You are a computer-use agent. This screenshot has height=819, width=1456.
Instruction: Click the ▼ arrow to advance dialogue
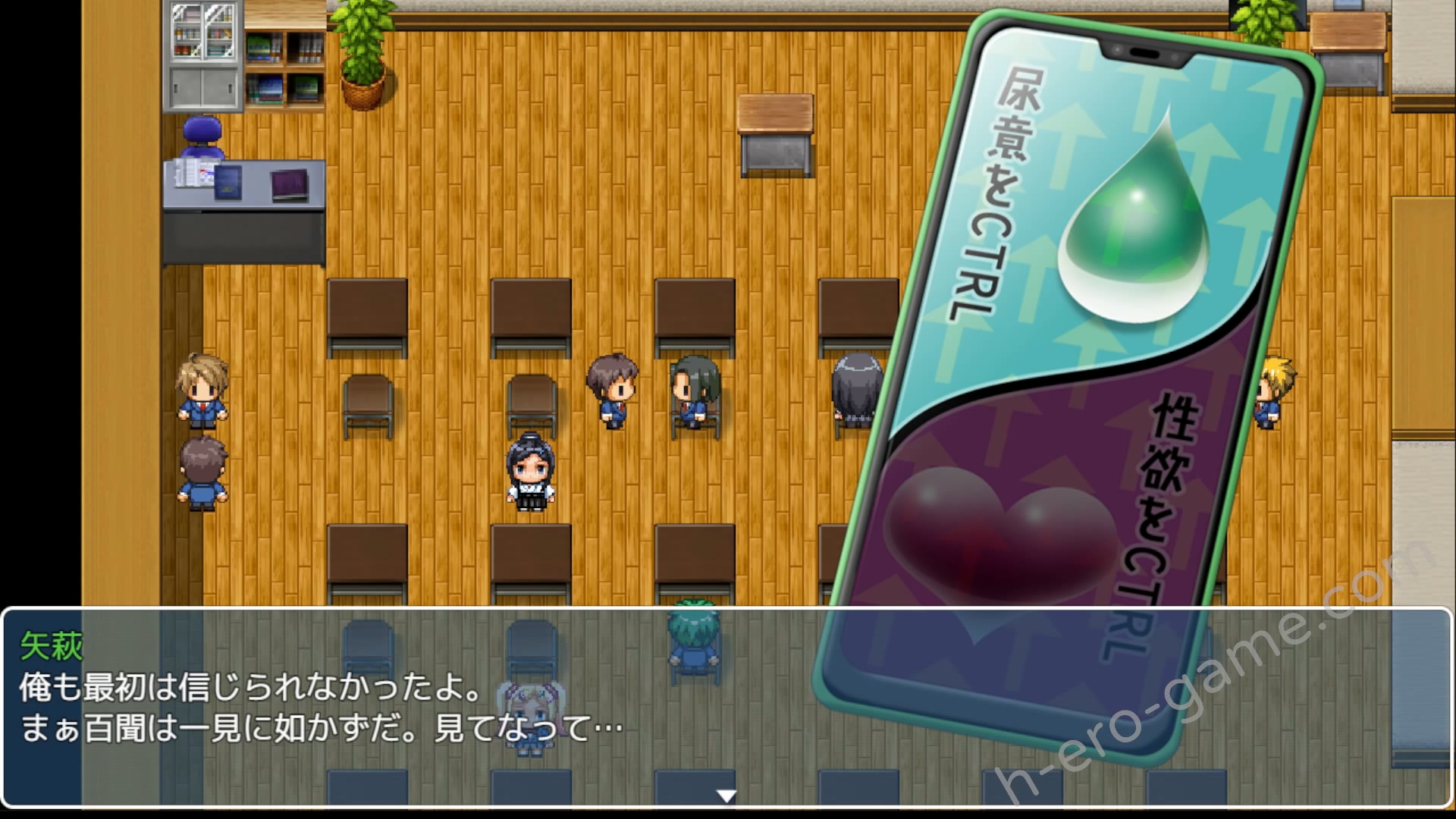click(726, 795)
